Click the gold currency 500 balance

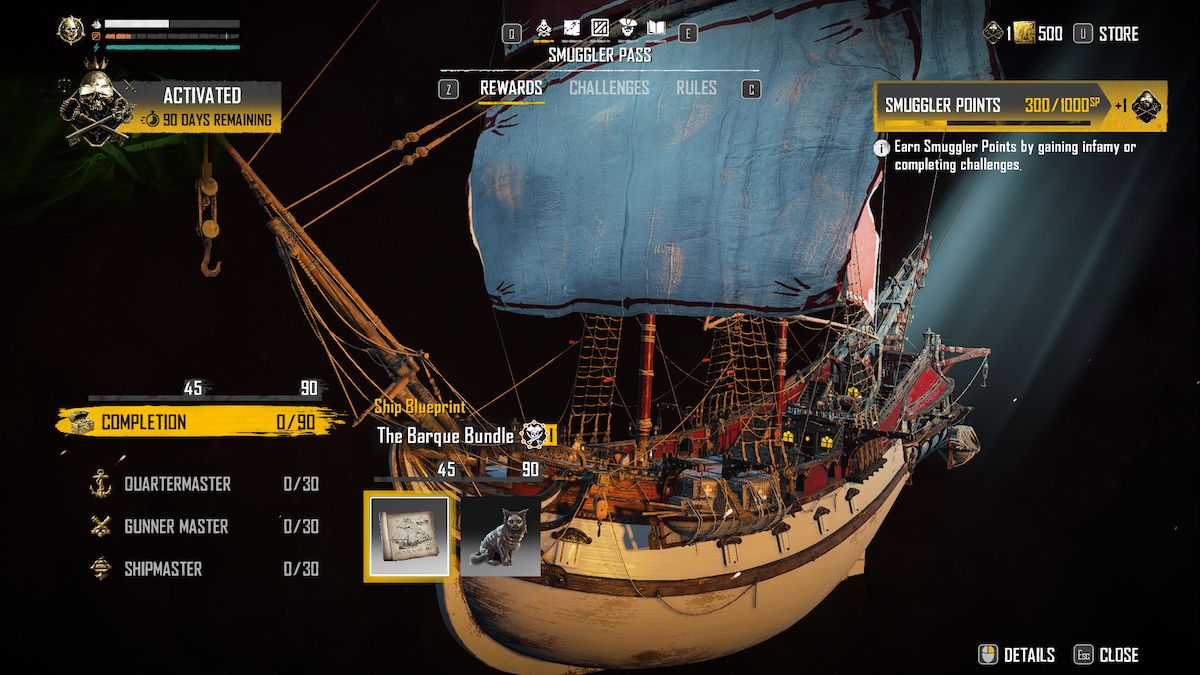(1038, 34)
